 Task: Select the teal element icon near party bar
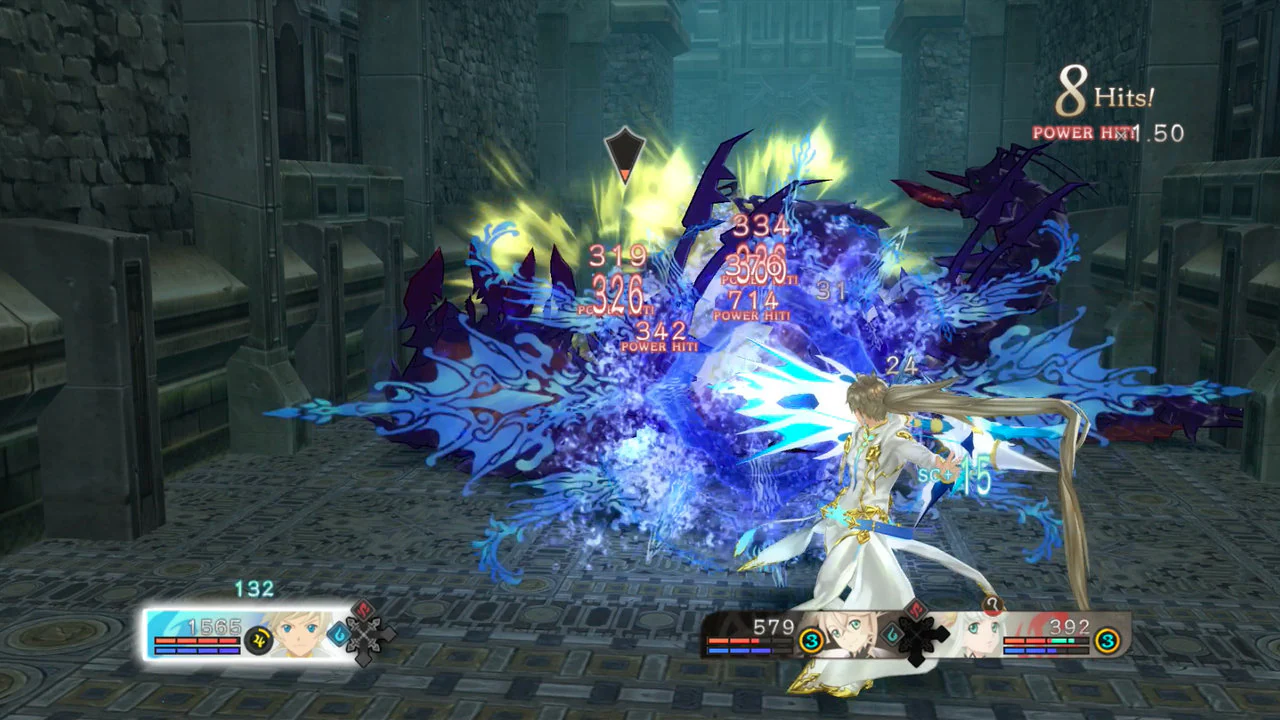pos(890,634)
